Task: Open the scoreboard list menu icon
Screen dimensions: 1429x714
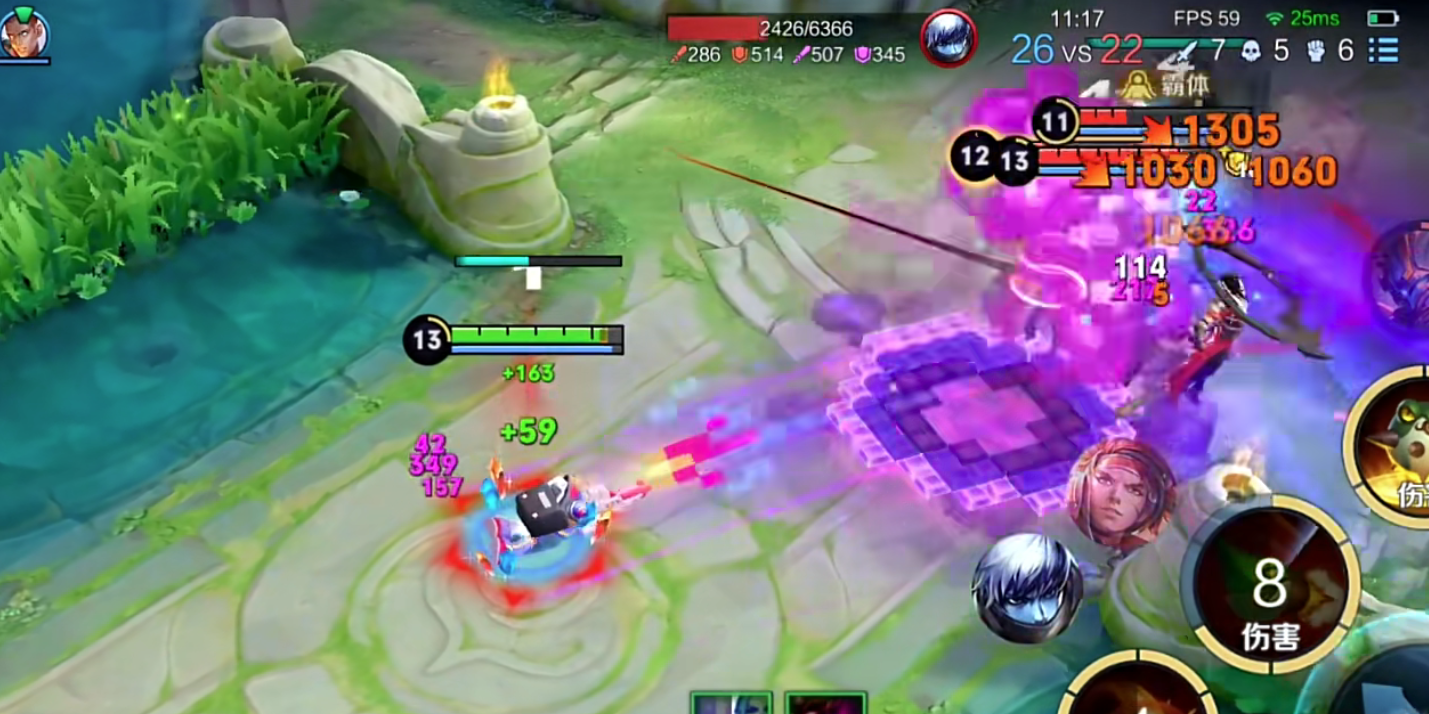Action: click(x=1384, y=50)
